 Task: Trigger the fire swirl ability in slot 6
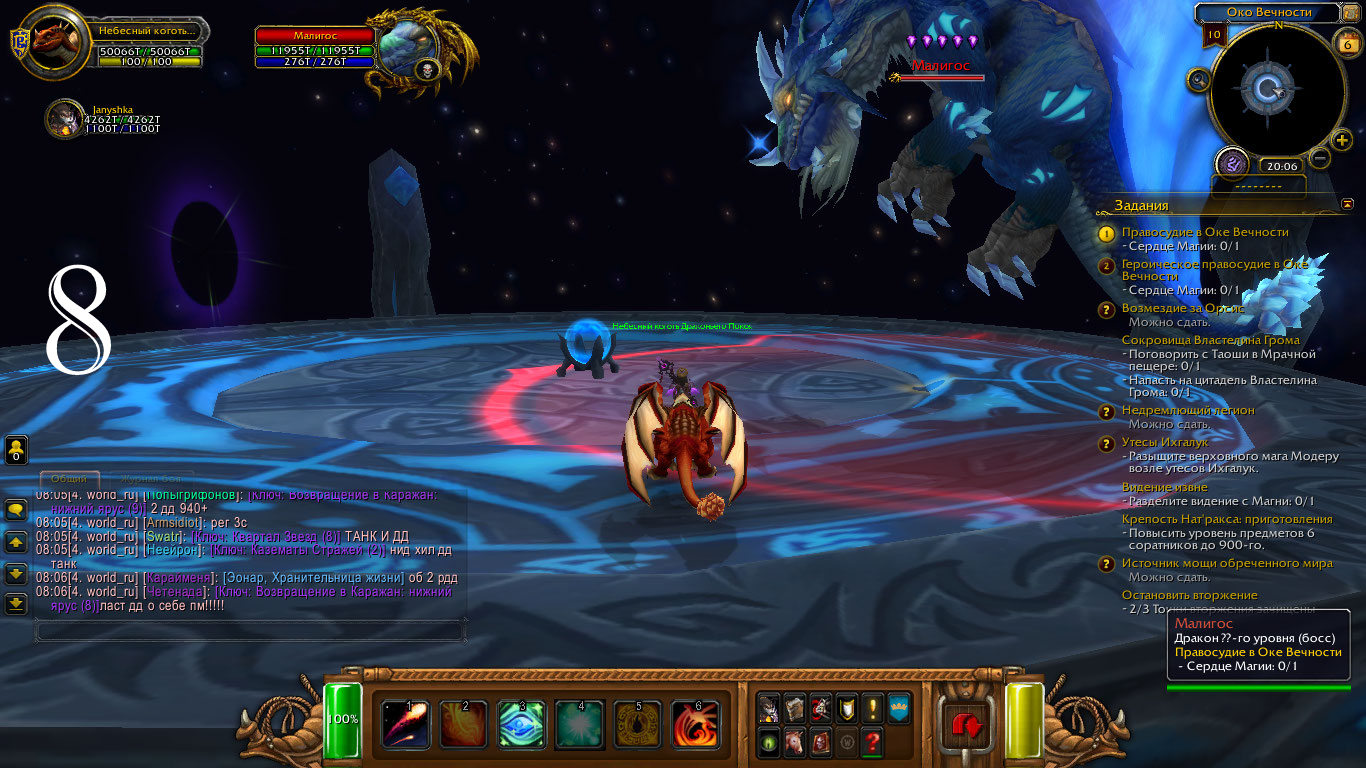(695, 724)
